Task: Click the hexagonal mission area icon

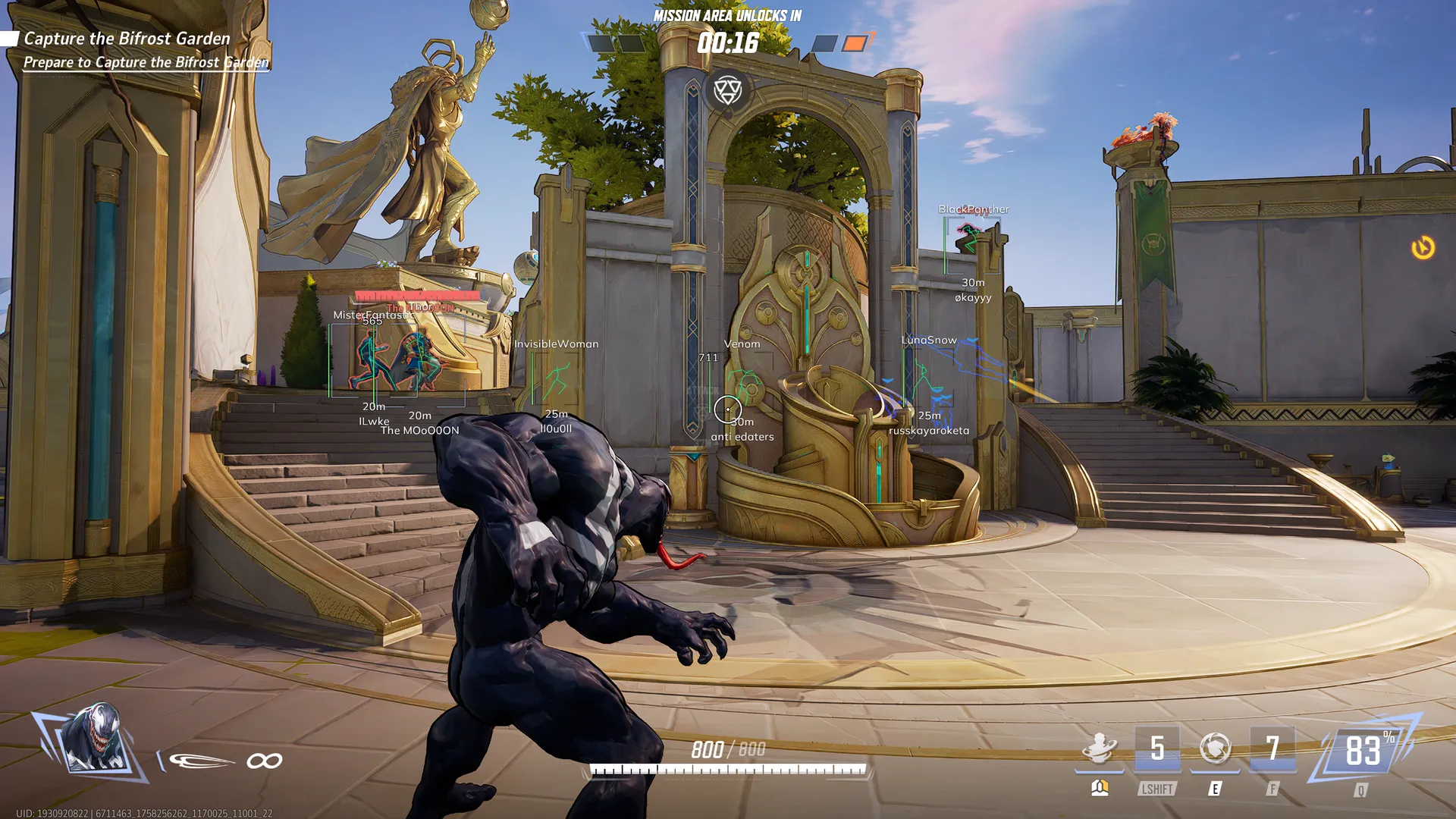Action: tap(728, 90)
